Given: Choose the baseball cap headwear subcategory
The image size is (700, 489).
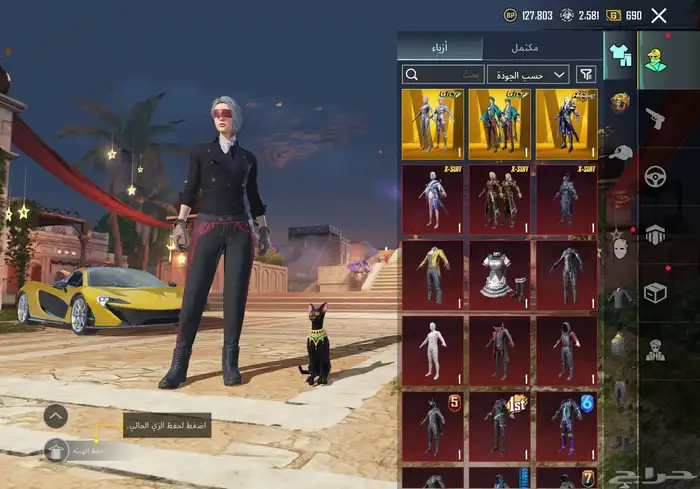Looking at the screenshot, I should [x=620, y=152].
